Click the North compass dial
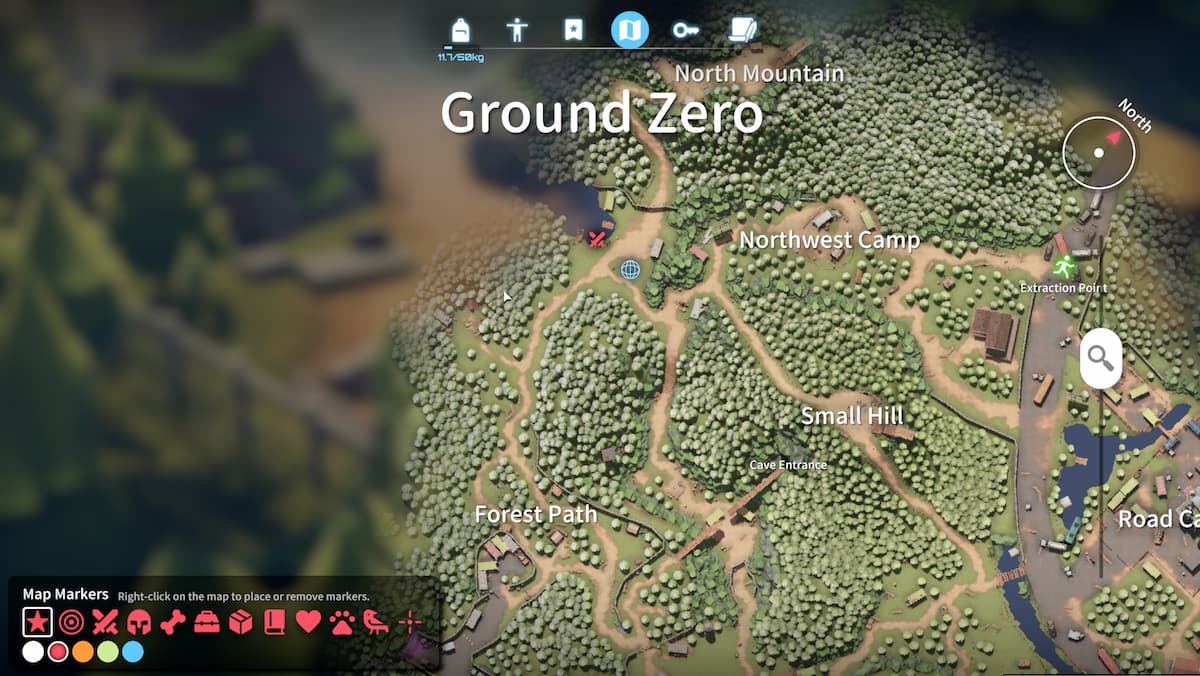This screenshot has height=676, width=1200. click(x=1099, y=153)
